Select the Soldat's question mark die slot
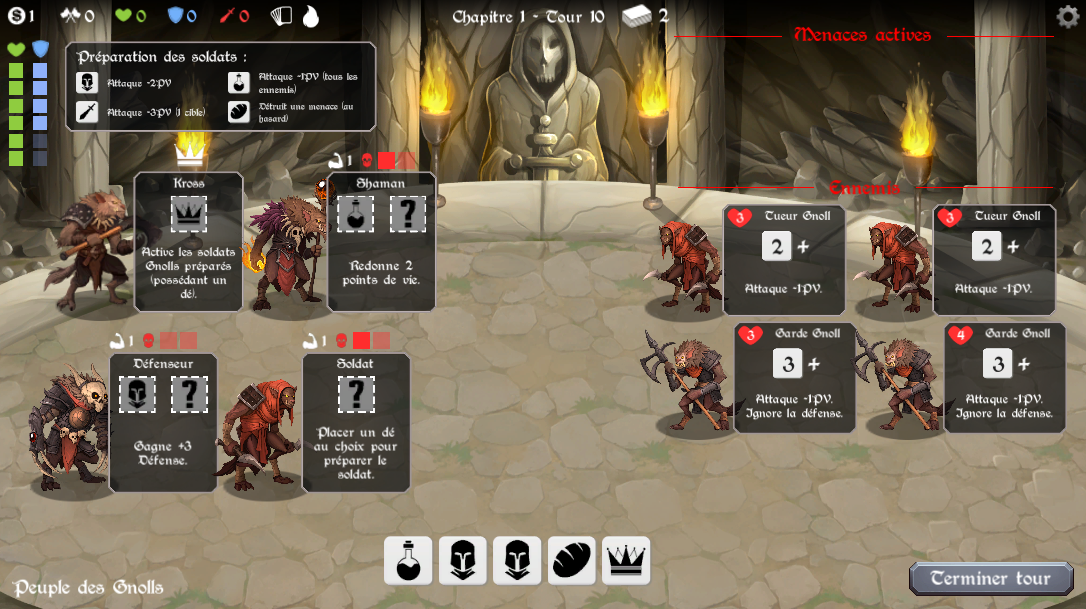Screen dimensions: 1086x609 356,394
